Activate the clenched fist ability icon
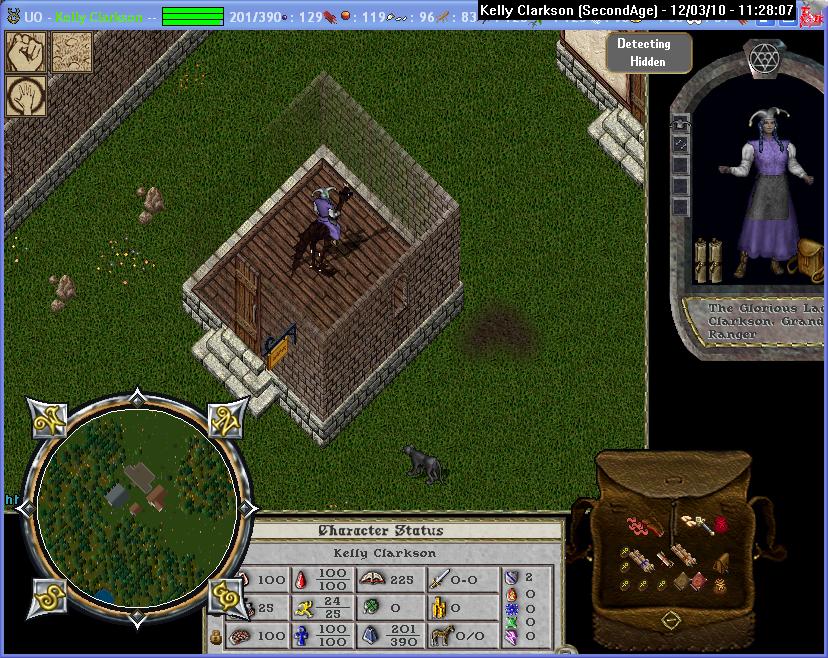This screenshot has height=658, width=828. (x=25, y=52)
